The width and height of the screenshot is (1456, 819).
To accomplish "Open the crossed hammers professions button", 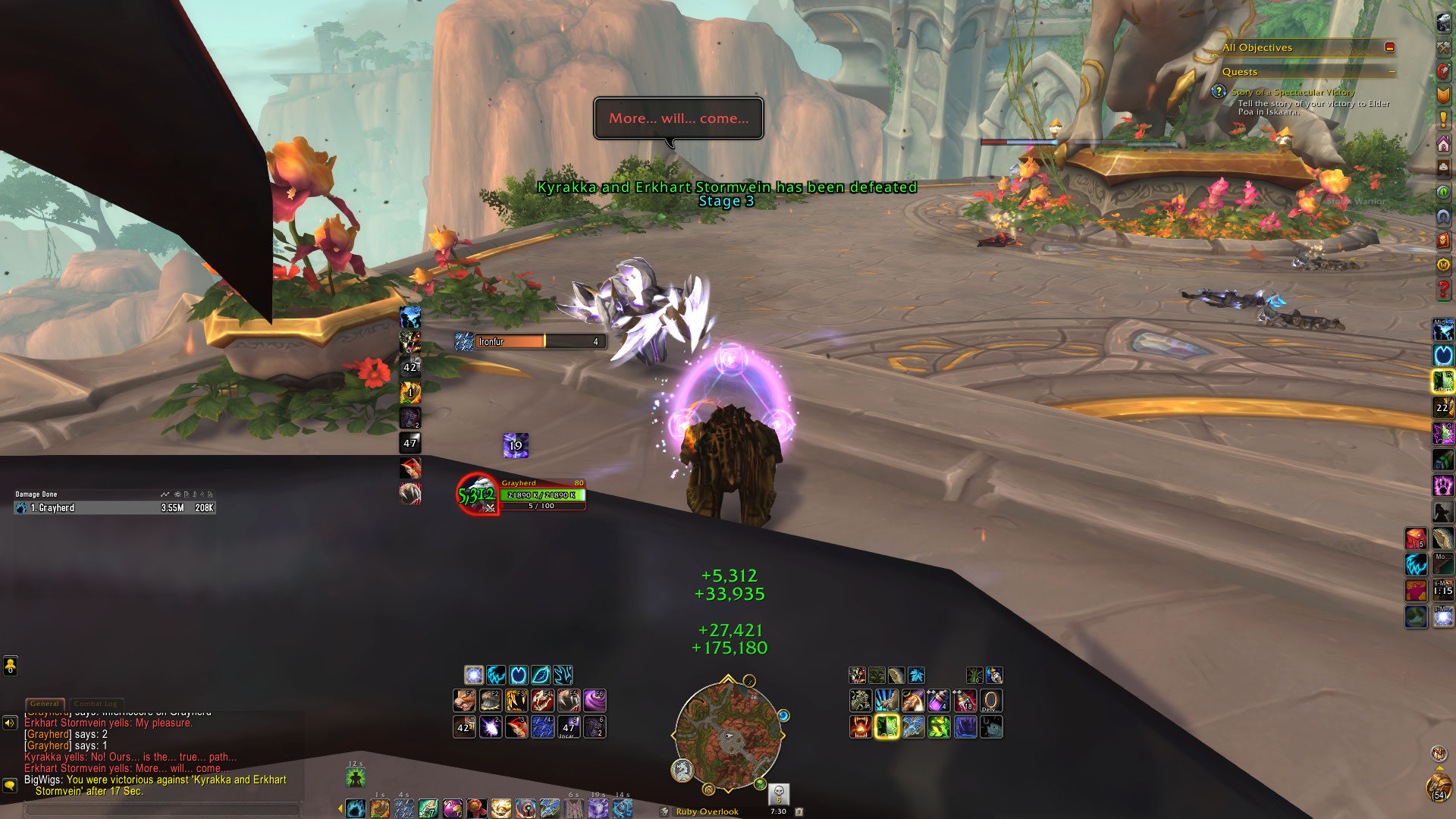I will pyautogui.click(x=1443, y=47).
